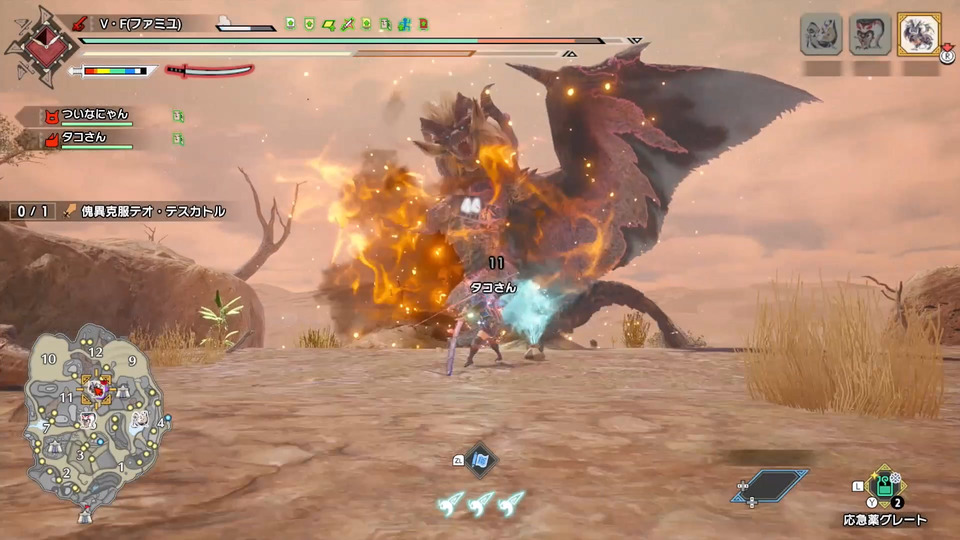The height and width of the screenshot is (540, 960).
Task: Select party member ついなにゃん
Action: [96, 114]
